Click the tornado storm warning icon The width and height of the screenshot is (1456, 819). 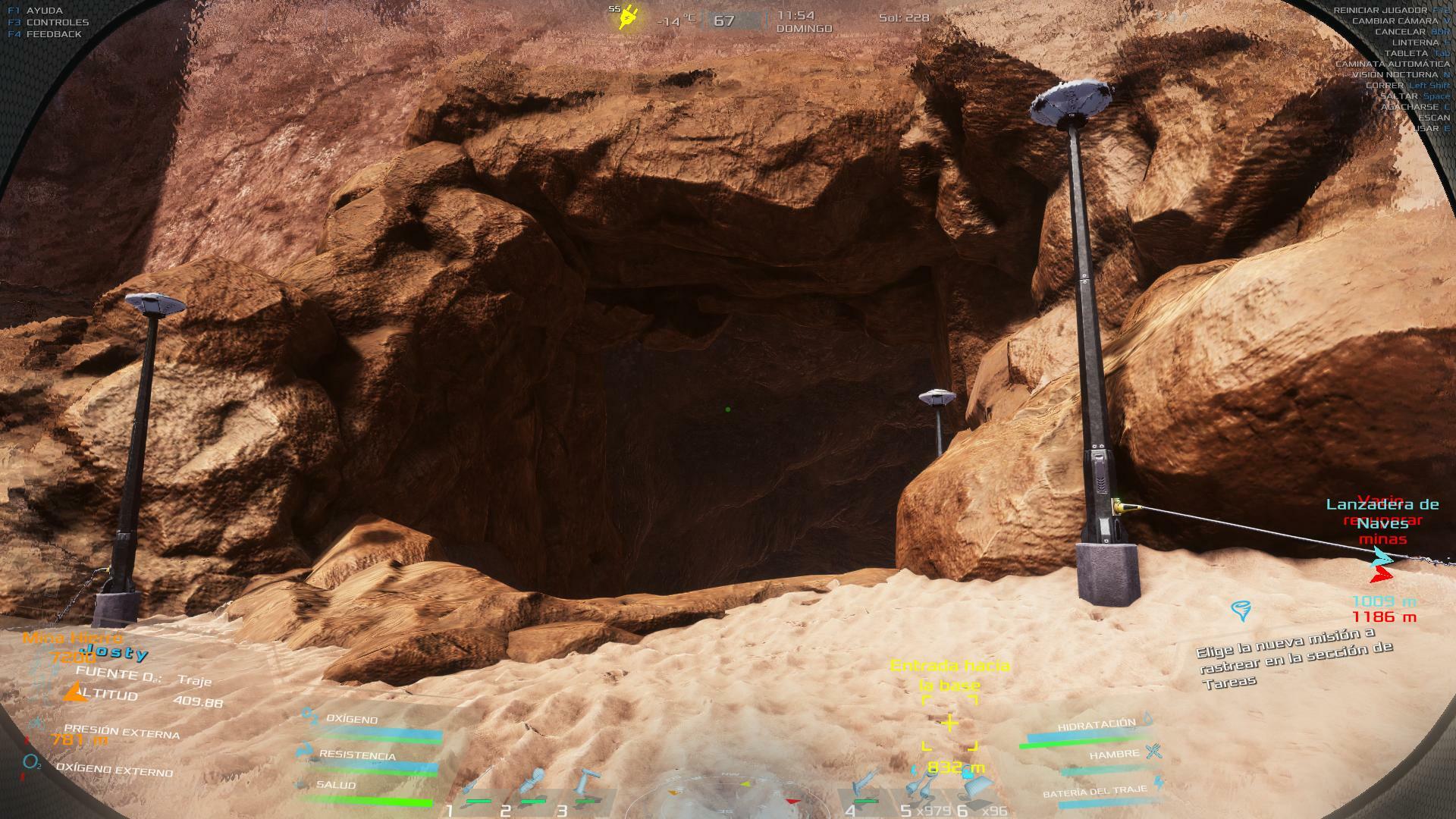[1241, 610]
